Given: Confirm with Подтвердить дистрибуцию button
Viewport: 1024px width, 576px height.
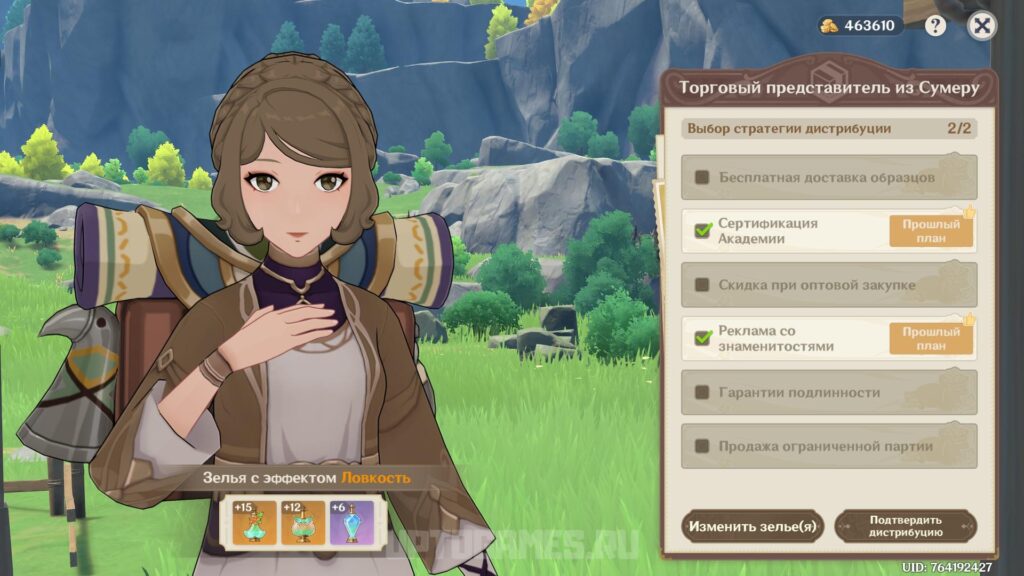Looking at the screenshot, I should (x=905, y=526).
